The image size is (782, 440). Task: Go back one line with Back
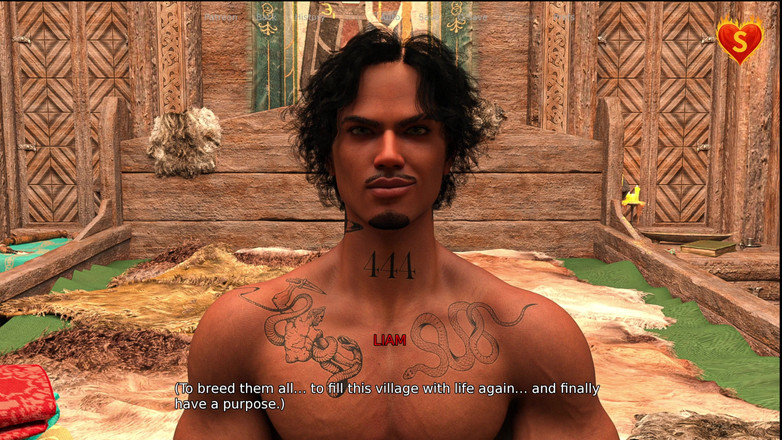point(265,17)
